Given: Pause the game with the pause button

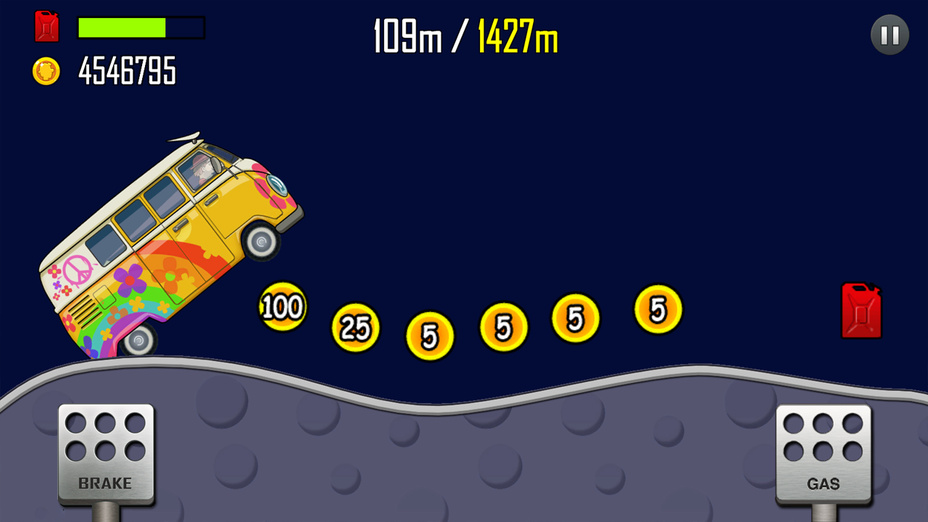Looking at the screenshot, I should point(889,36).
